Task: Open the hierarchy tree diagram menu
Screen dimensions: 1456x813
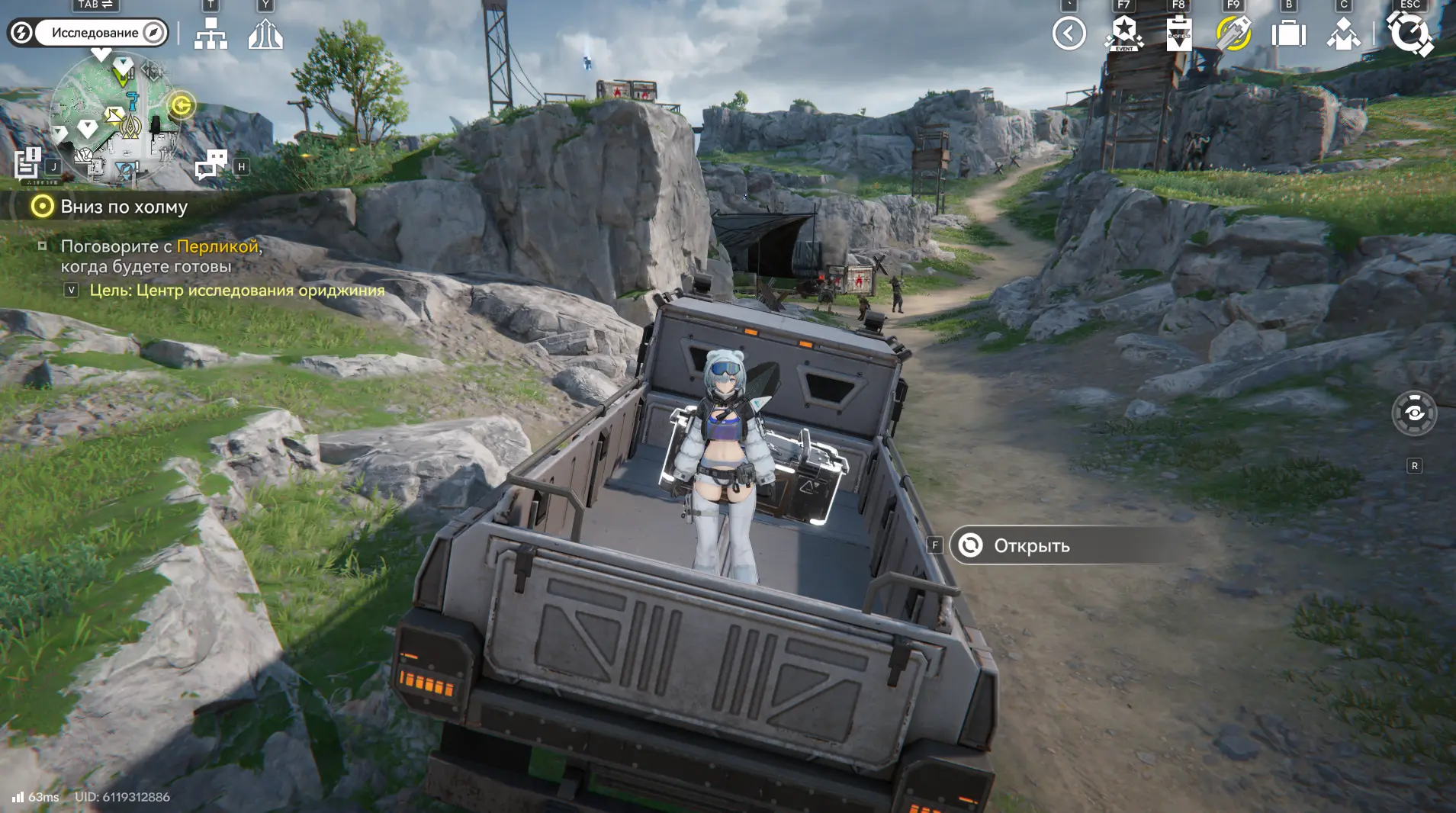Action: click(x=211, y=34)
